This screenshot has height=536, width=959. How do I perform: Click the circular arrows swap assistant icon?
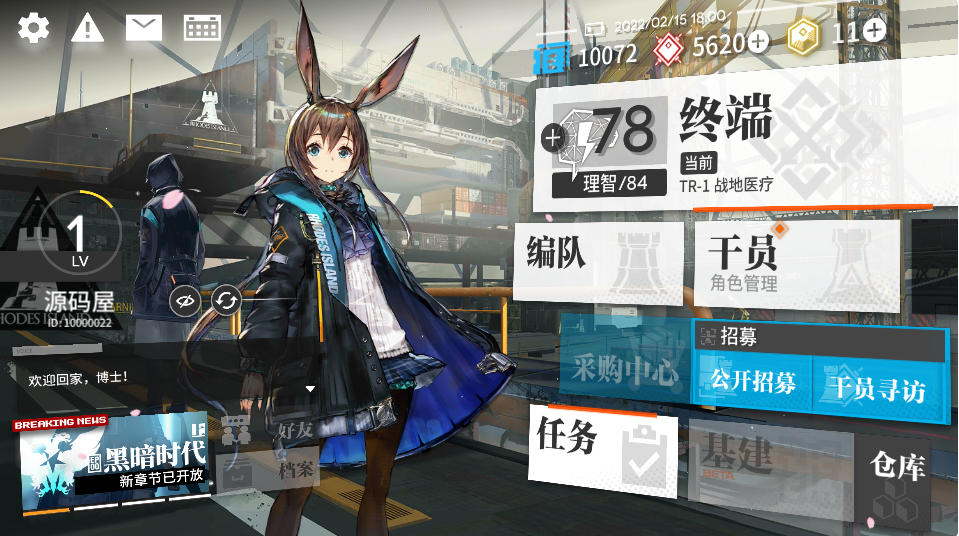click(227, 300)
